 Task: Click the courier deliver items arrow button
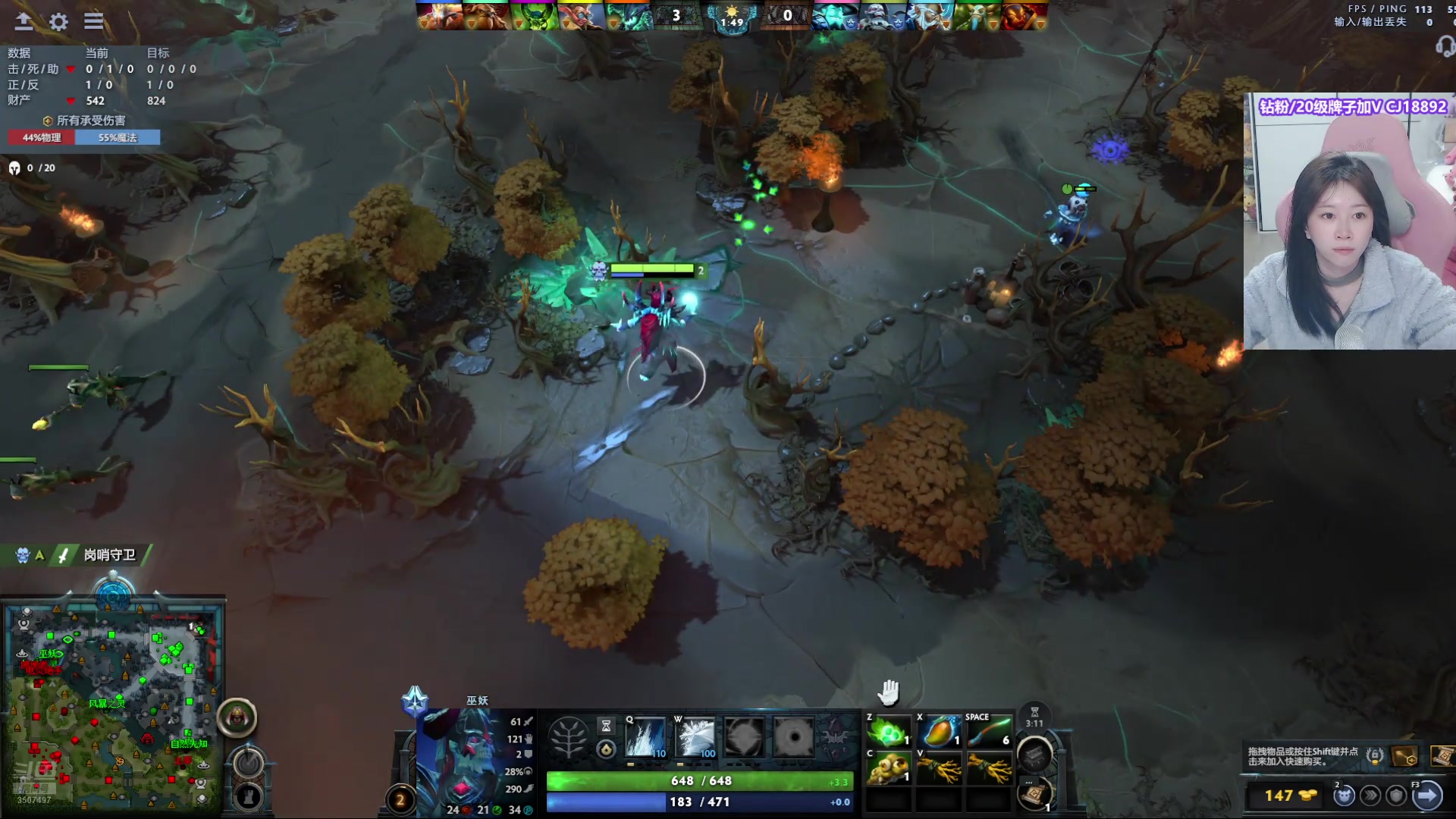[x=1426, y=795]
